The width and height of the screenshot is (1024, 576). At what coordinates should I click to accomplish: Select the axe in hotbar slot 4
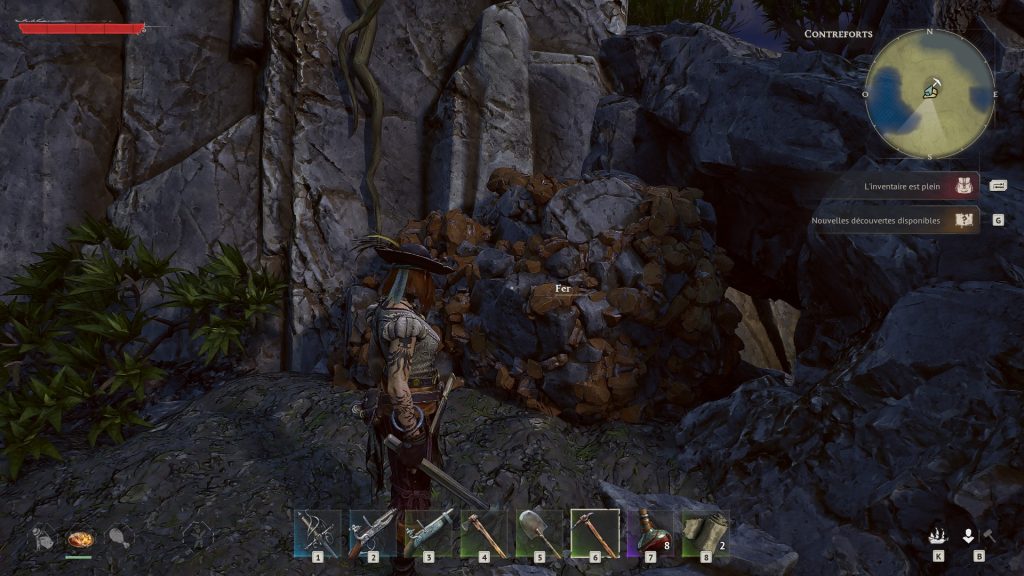point(484,532)
